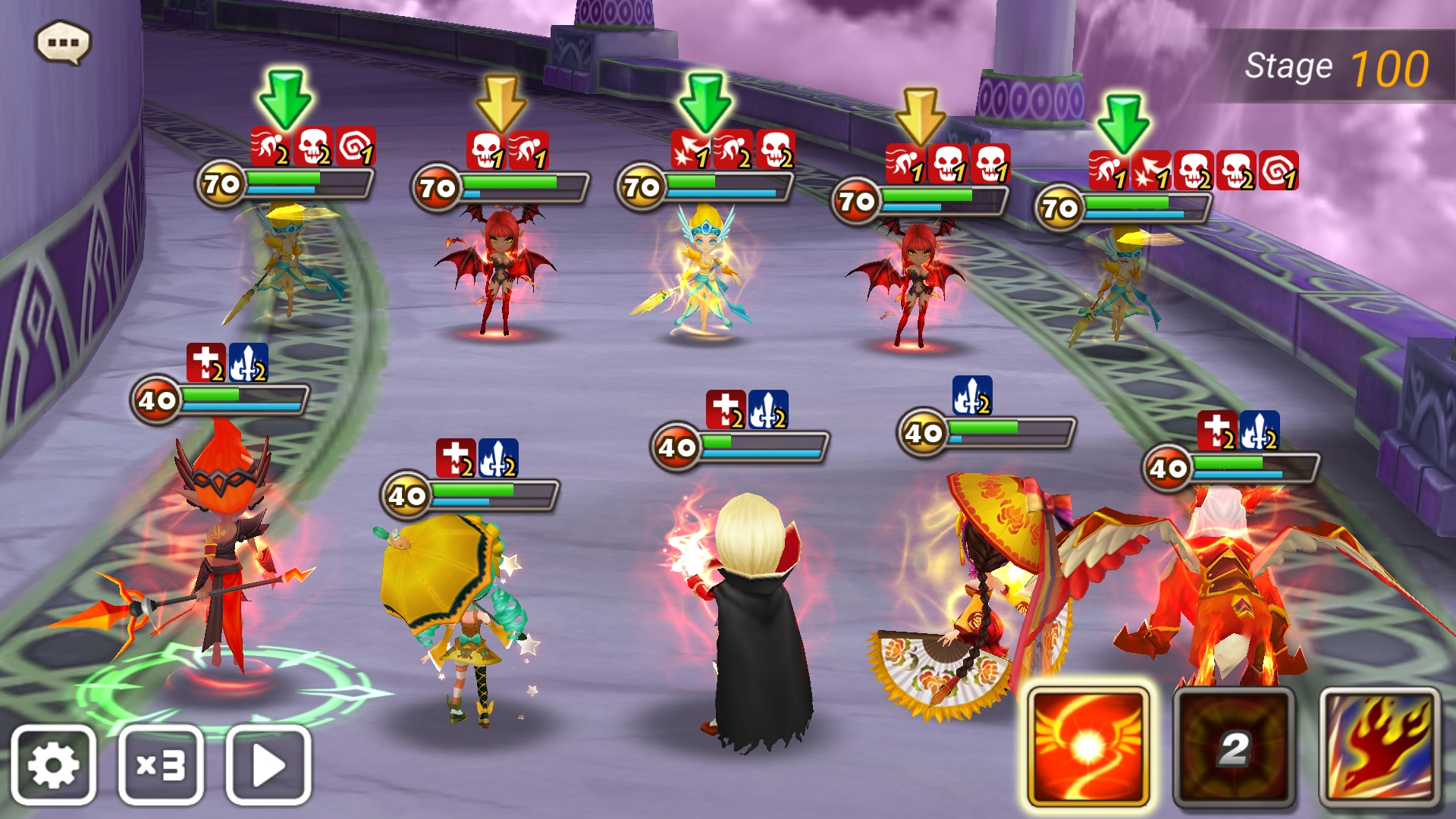Select the skill on 2-turn cooldown
1456x819 pixels.
coord(1234,747)
